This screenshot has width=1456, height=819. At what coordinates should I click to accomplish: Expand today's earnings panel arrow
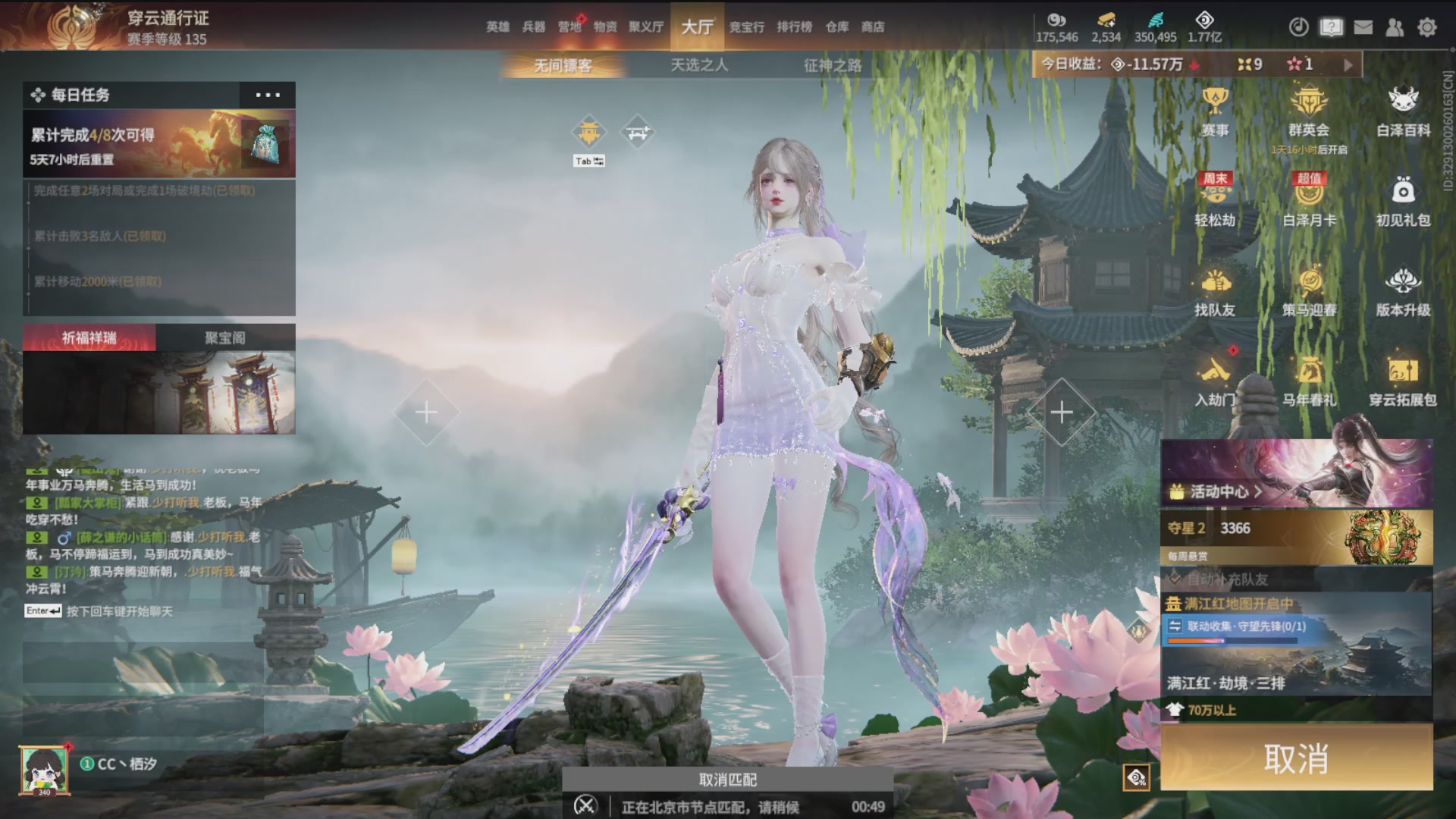(x=1348, y=64)
